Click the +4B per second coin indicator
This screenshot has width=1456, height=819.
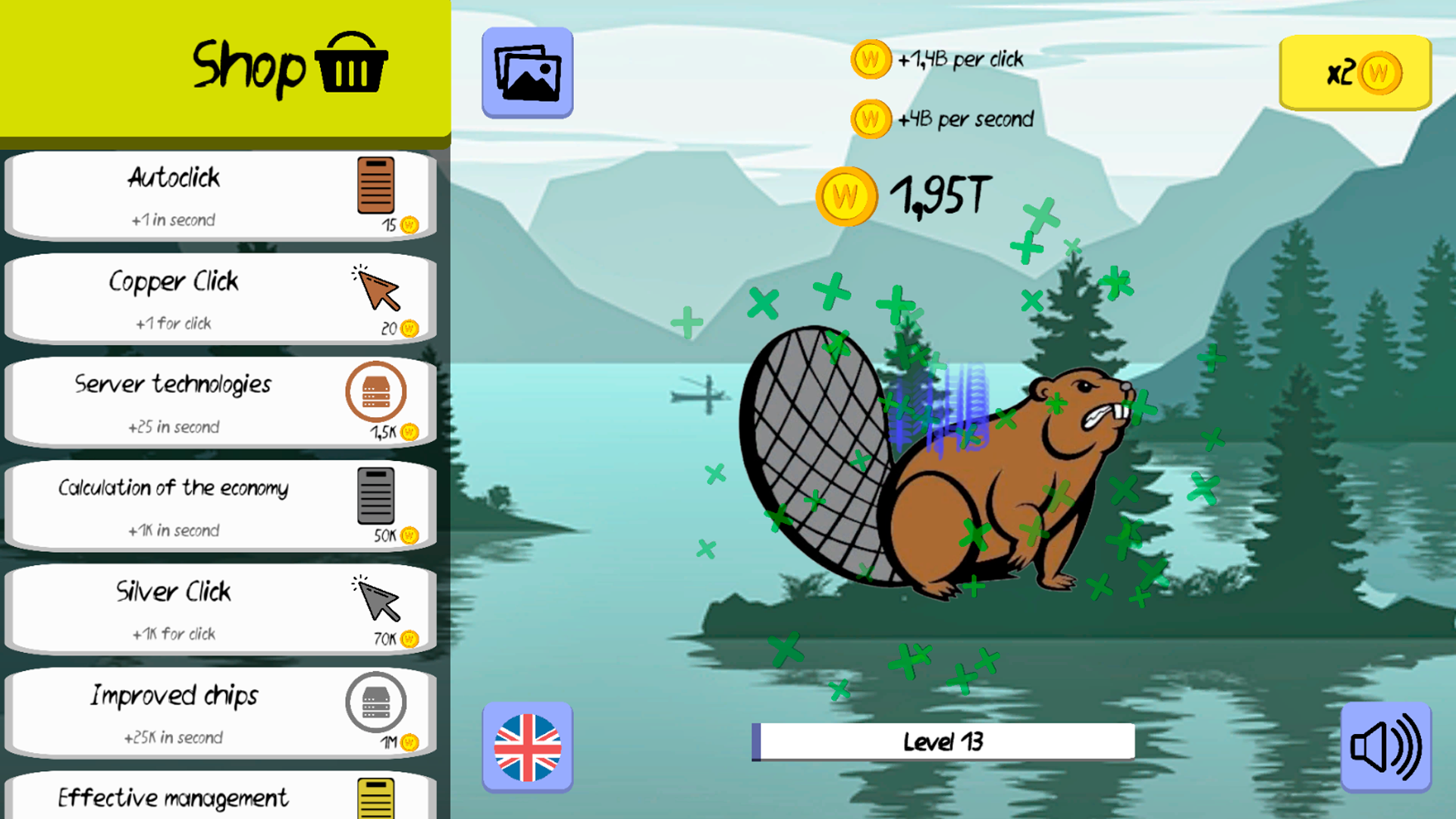870,118
